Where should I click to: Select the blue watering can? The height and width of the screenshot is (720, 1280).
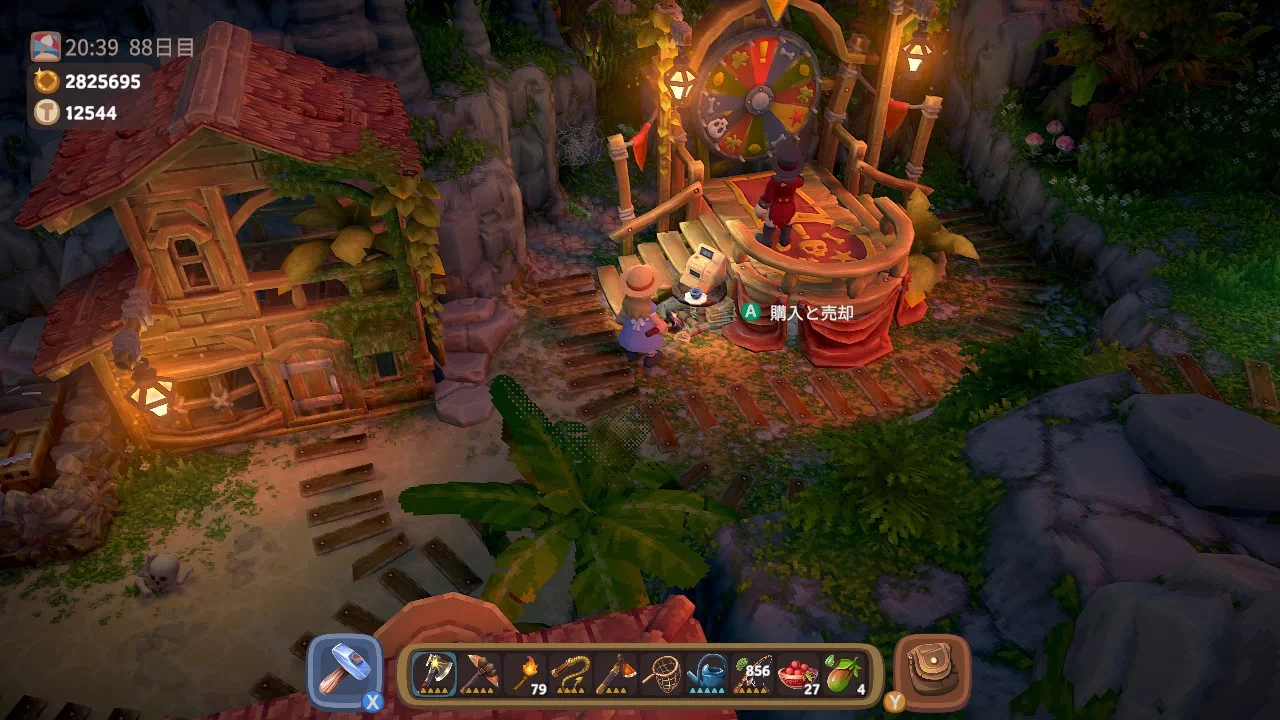pyautogui.click(x=707, y=668)
